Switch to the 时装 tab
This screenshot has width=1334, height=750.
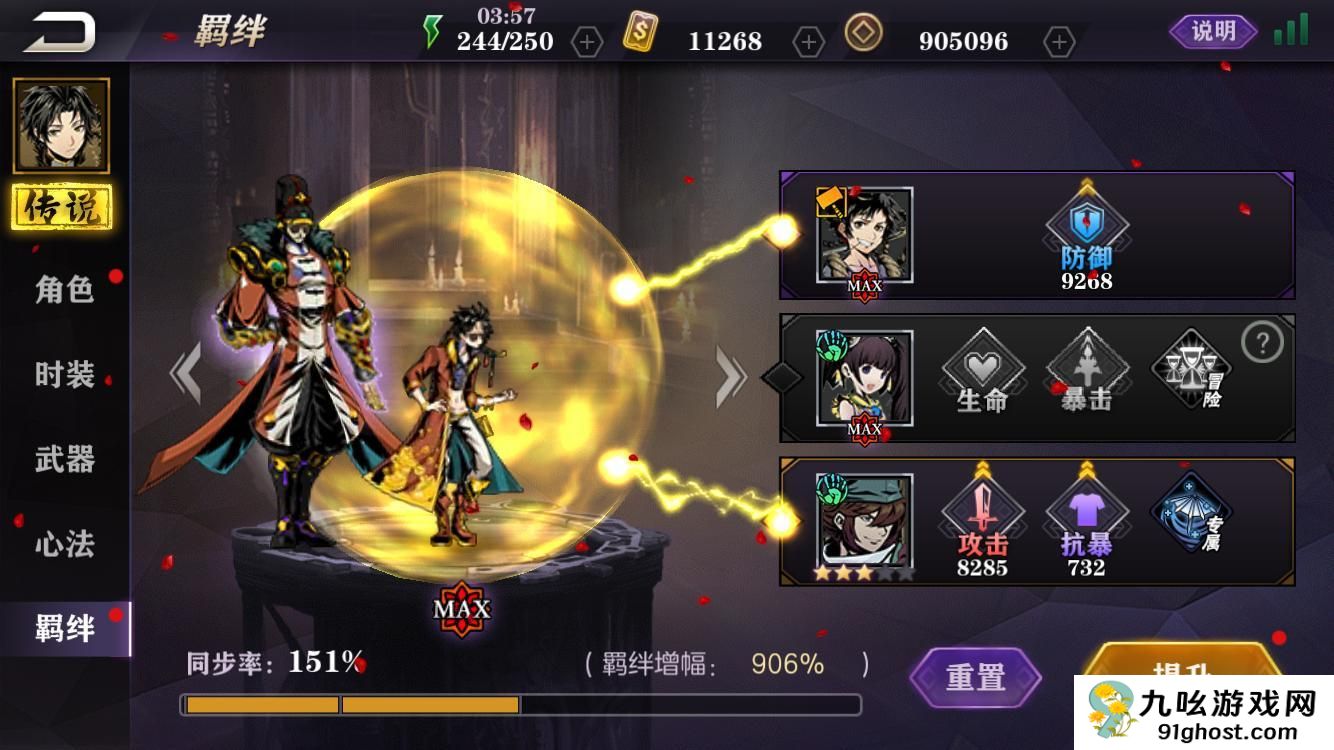point(65,375)
